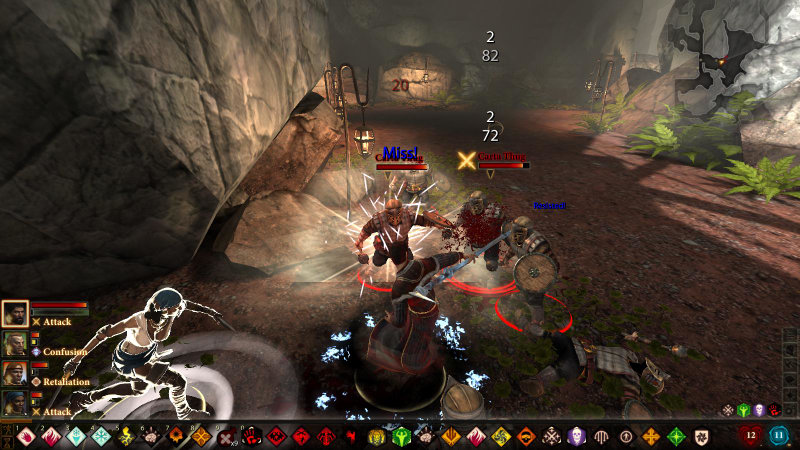800x450 pixels.
Task: Use the green four-point star ability
Action: tap(676, 436)
